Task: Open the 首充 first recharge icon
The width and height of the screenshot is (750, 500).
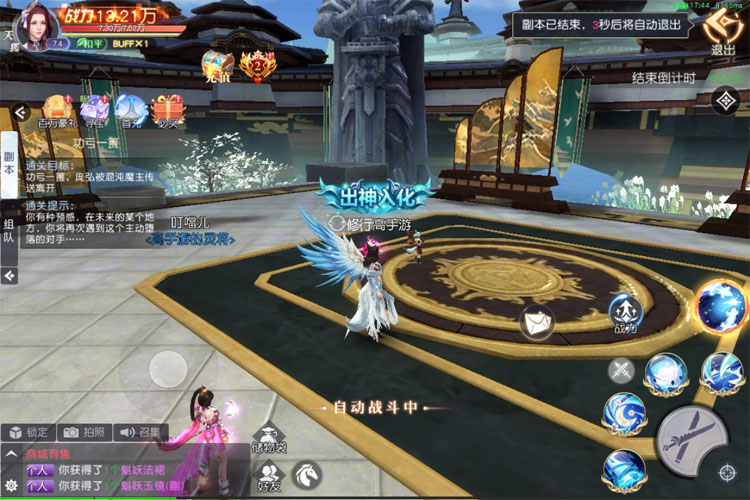Action: (128, 109)
